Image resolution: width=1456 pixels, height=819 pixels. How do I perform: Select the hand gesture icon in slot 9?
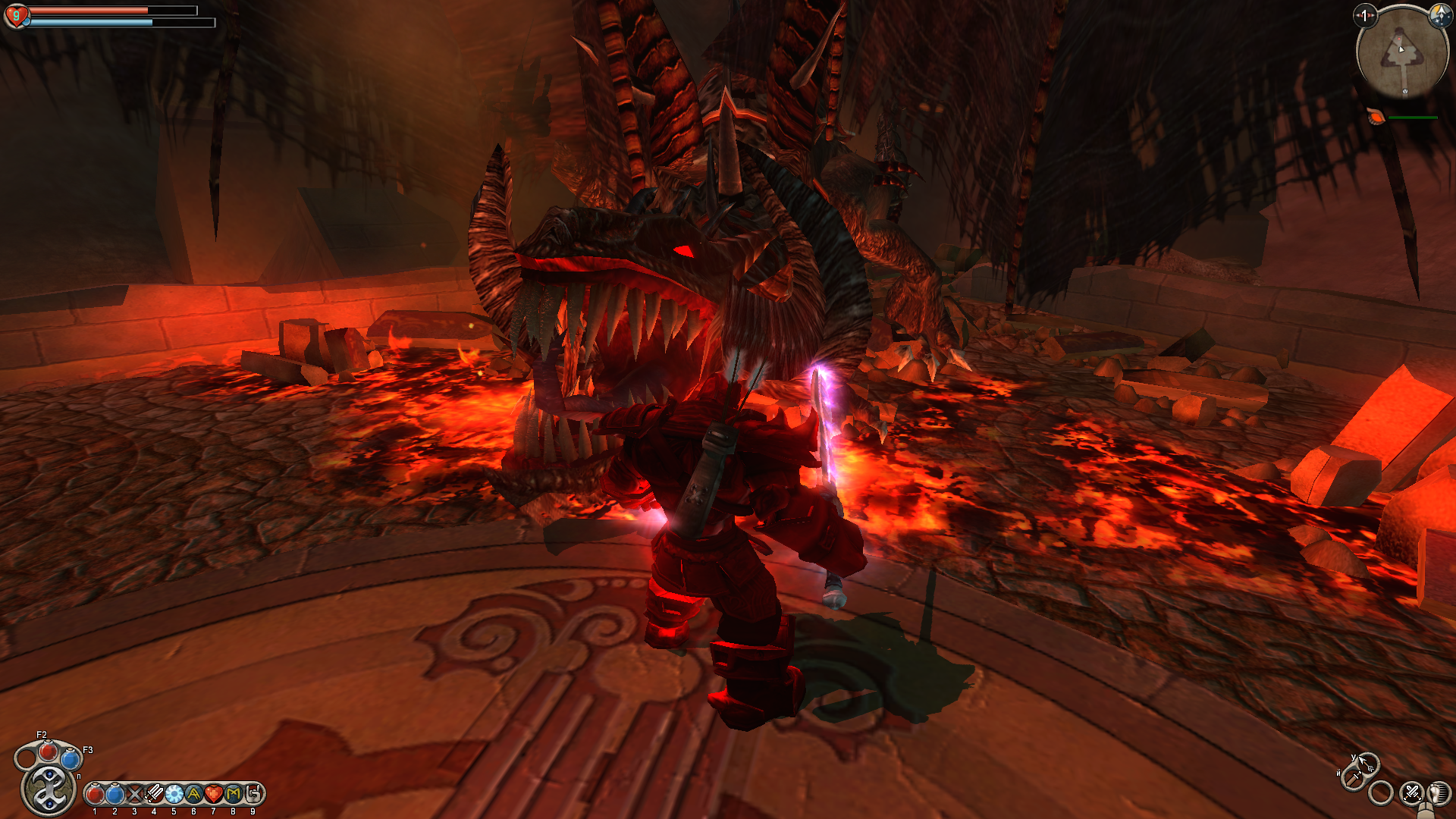click(x=253, y=794)
